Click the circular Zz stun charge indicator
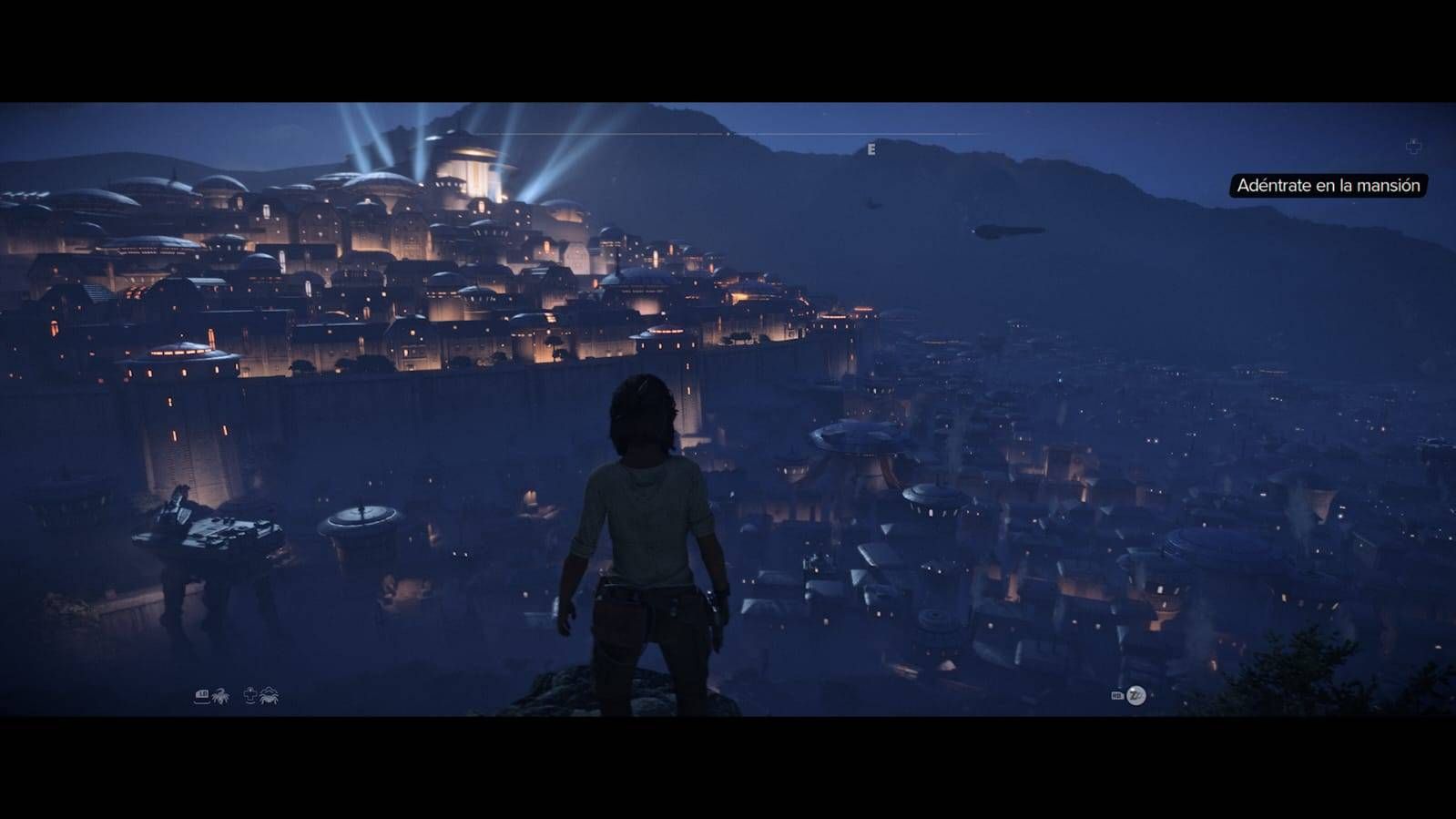Viewport: 1456px width, 819px height. (x=1136, y=695)
